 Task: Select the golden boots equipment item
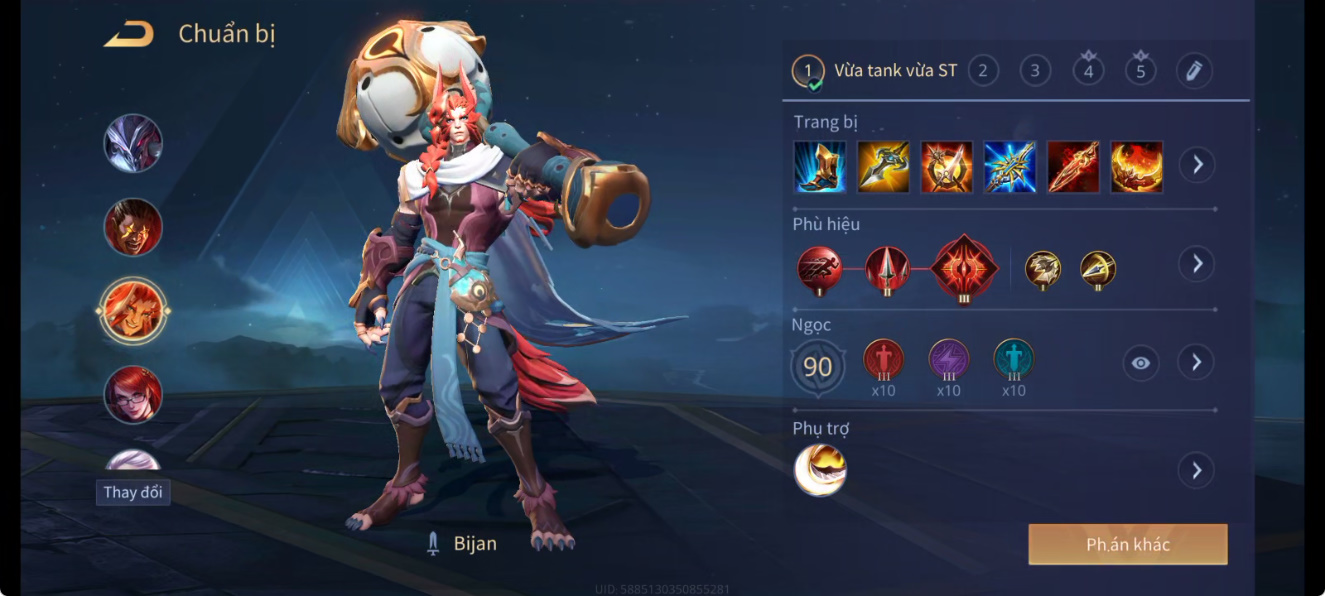coord(820,167)
